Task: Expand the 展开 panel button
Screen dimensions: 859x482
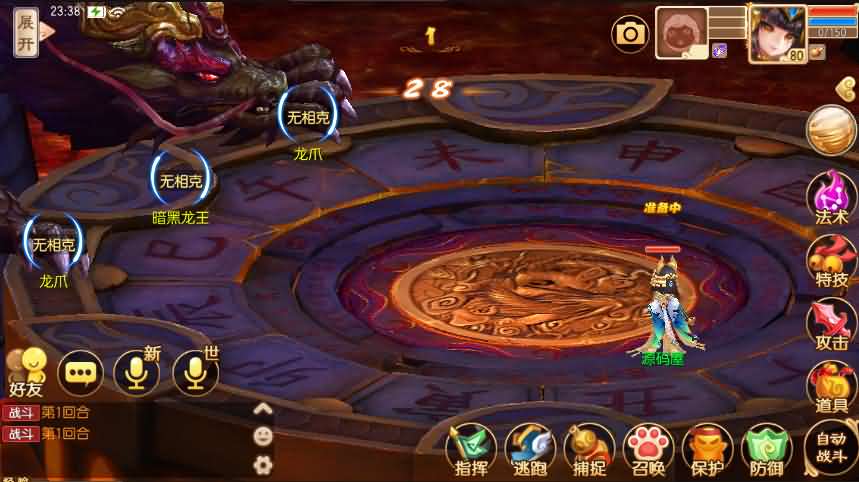Action: click(x=27, y=32)
